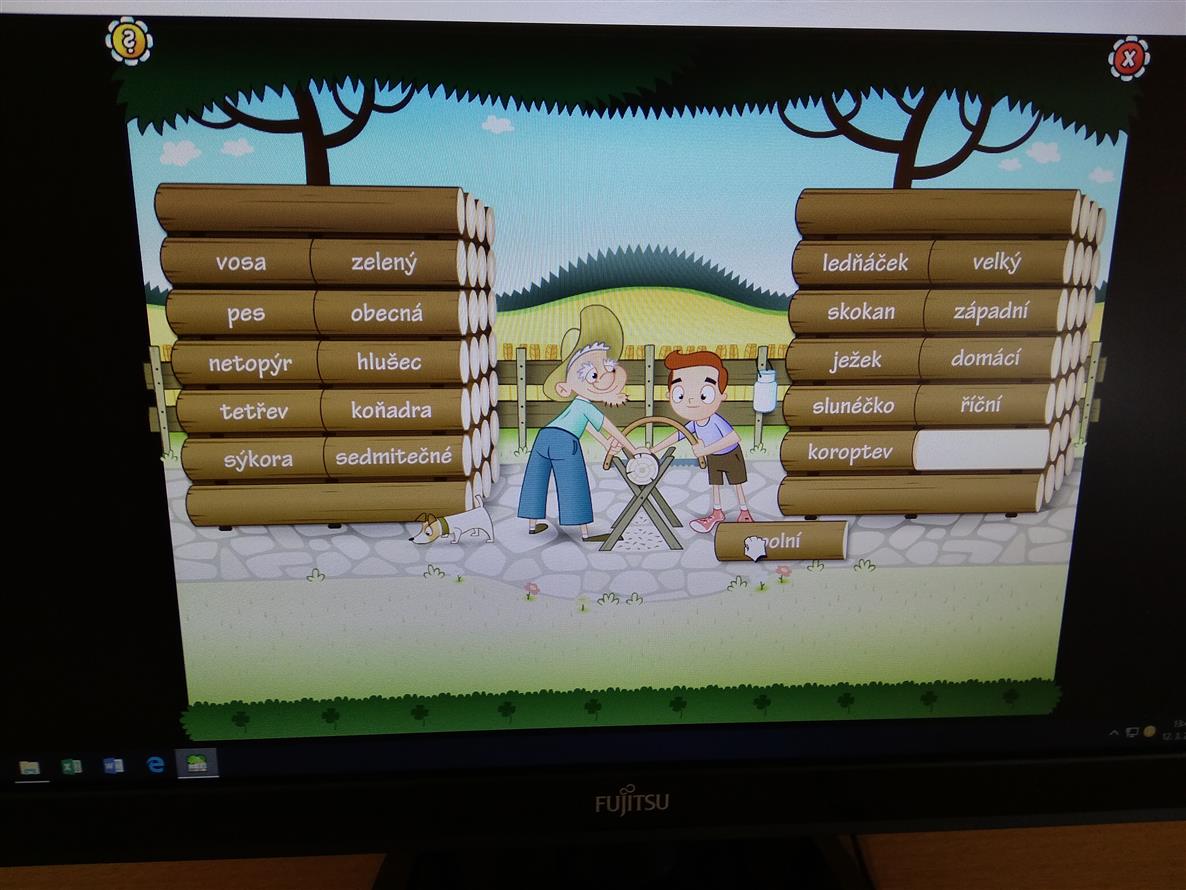Click the "koňadra" log
The height and width of the screenshot is (890, 1186).
click(x=392, y=410)
